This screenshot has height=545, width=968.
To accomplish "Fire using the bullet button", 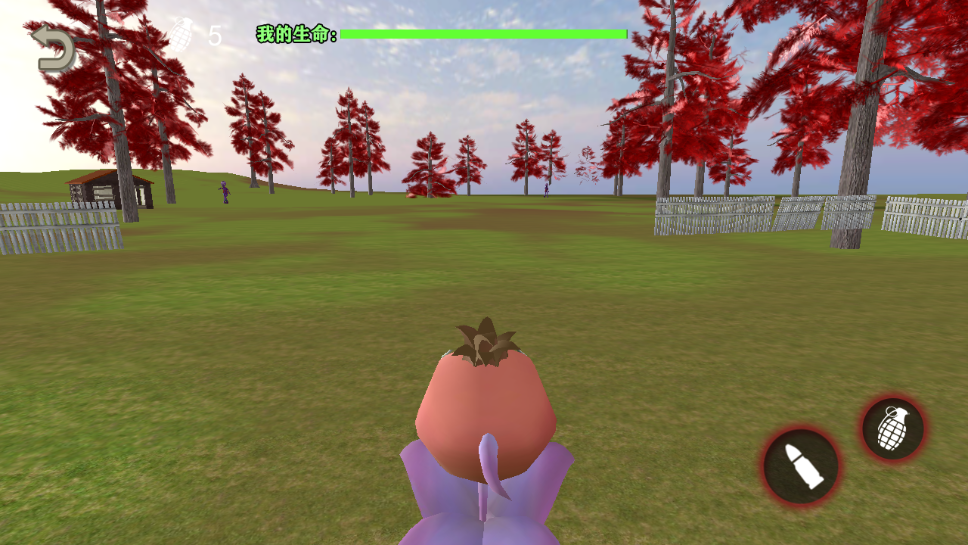I will tap(800, 466).
